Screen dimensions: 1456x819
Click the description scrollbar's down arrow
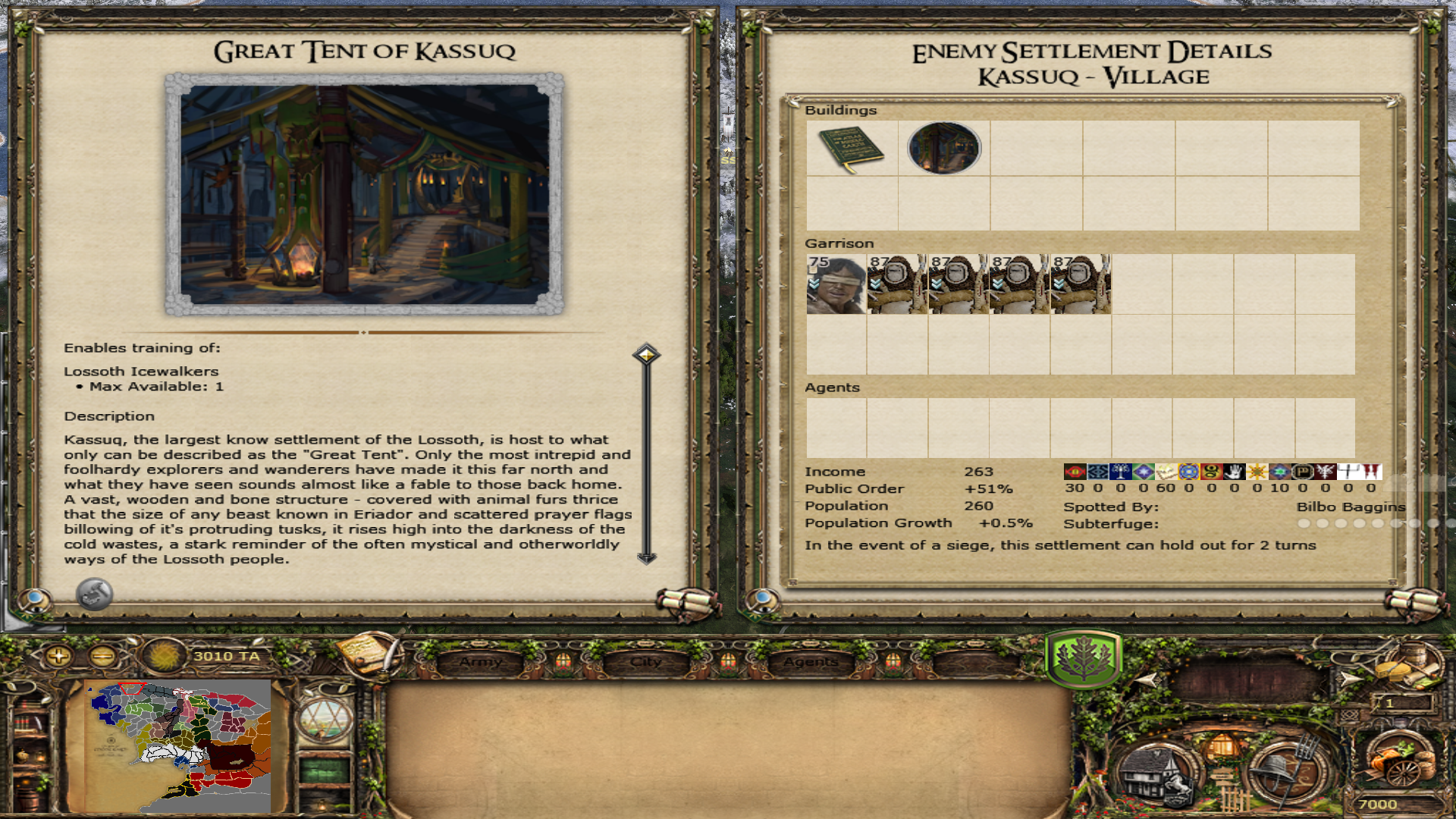(646, 558)
